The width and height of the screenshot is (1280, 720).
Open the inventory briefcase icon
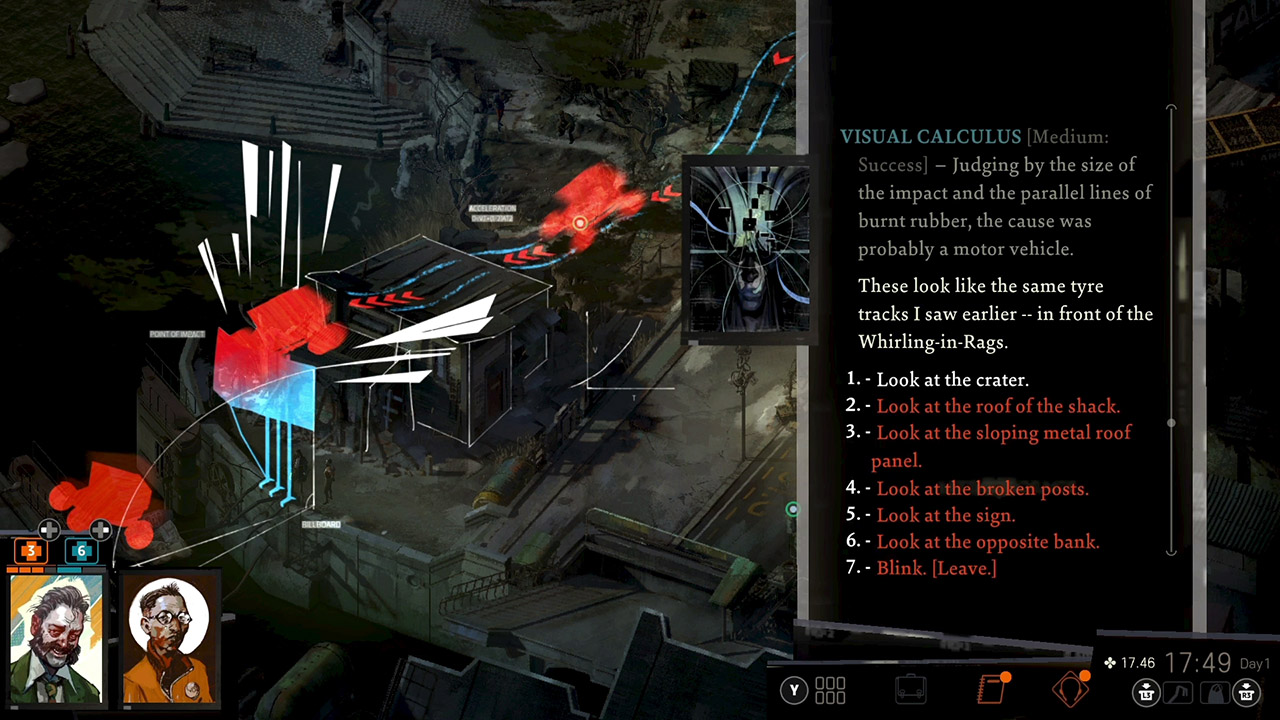pos(909,688)
